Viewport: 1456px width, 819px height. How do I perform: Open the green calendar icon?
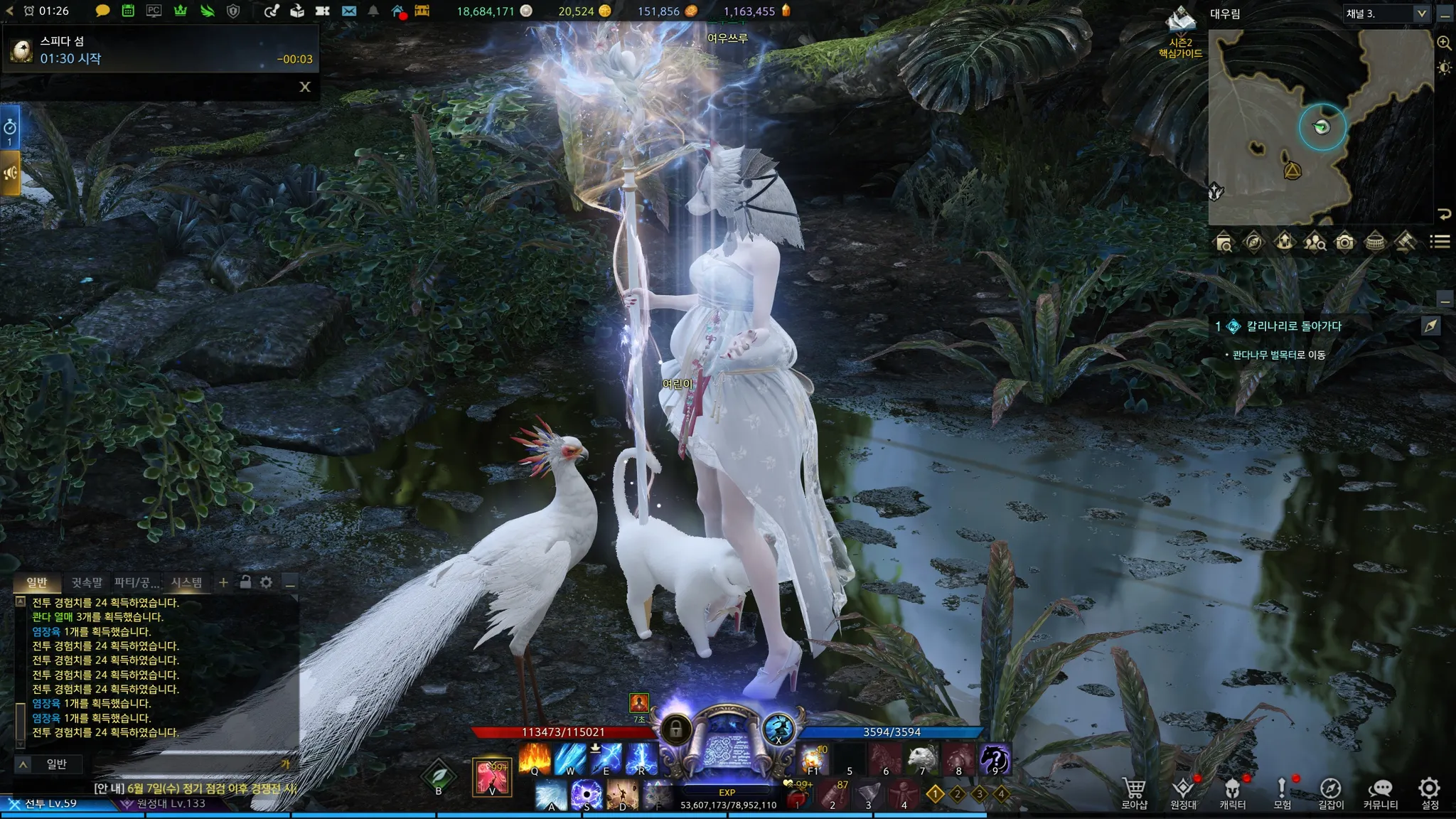(128, 11)
